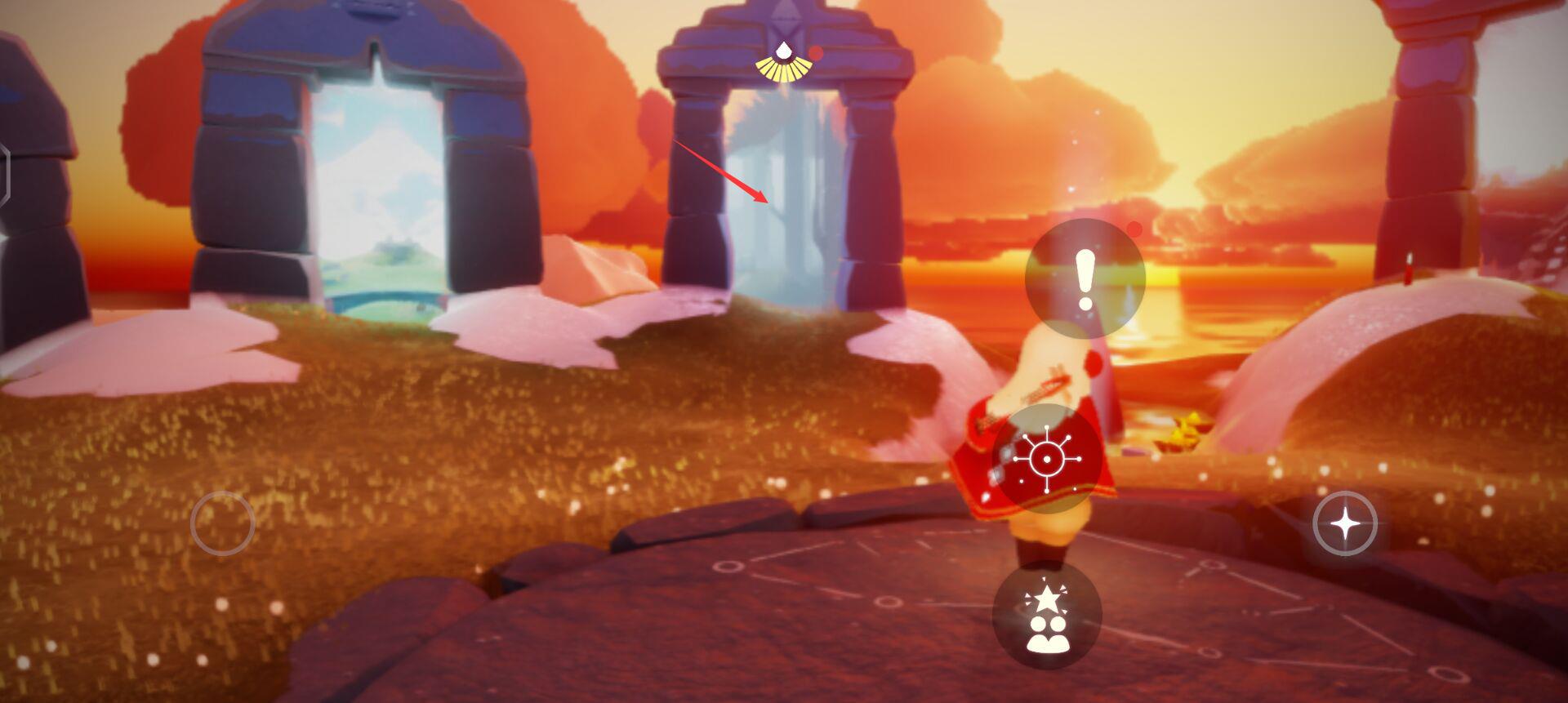Tap the exclamation mark quest bubble

coord(1085,279)
